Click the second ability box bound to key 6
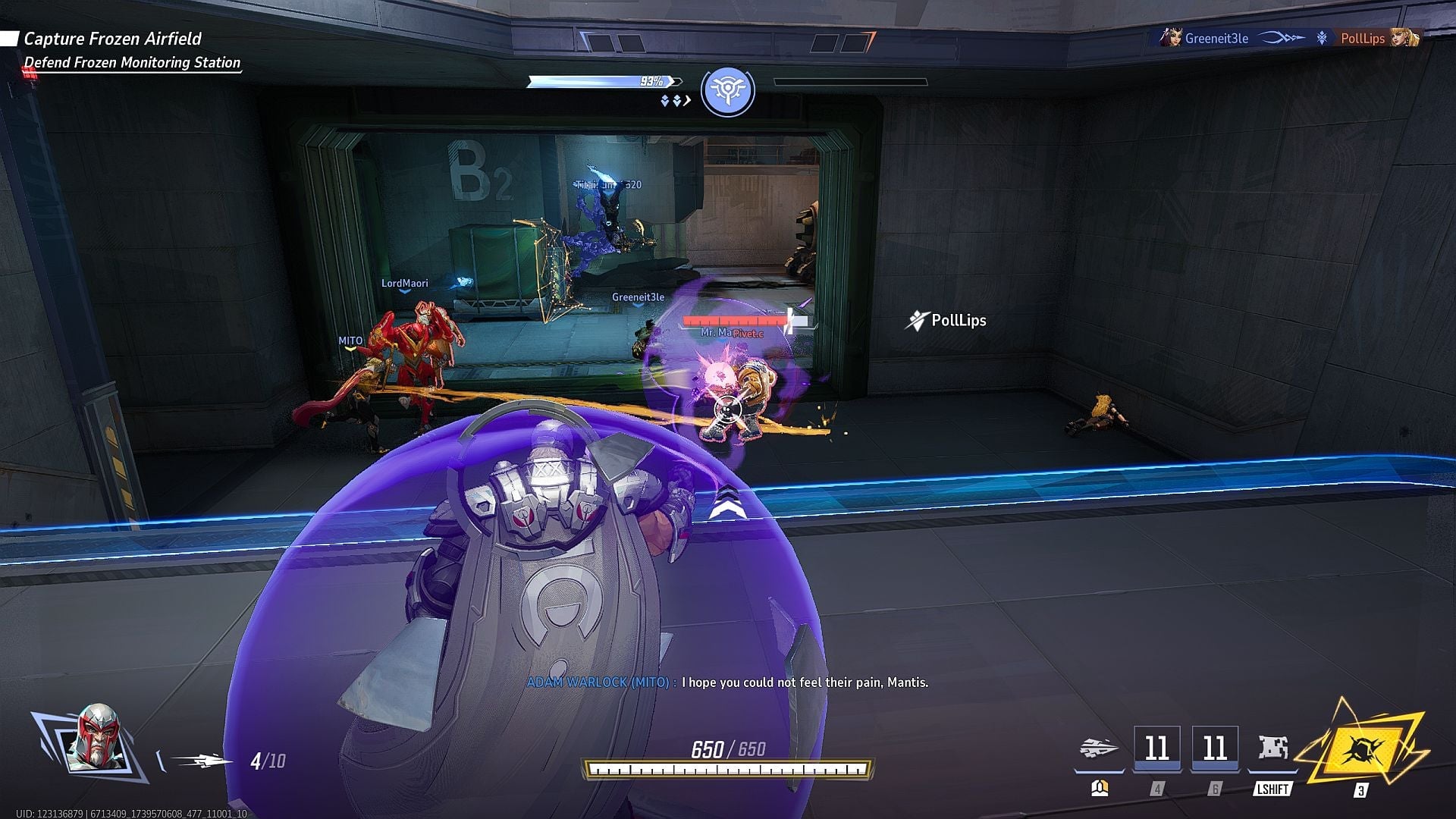Image resolution: width=1456 pixels, height=819 pixels. pos(1214,748)
